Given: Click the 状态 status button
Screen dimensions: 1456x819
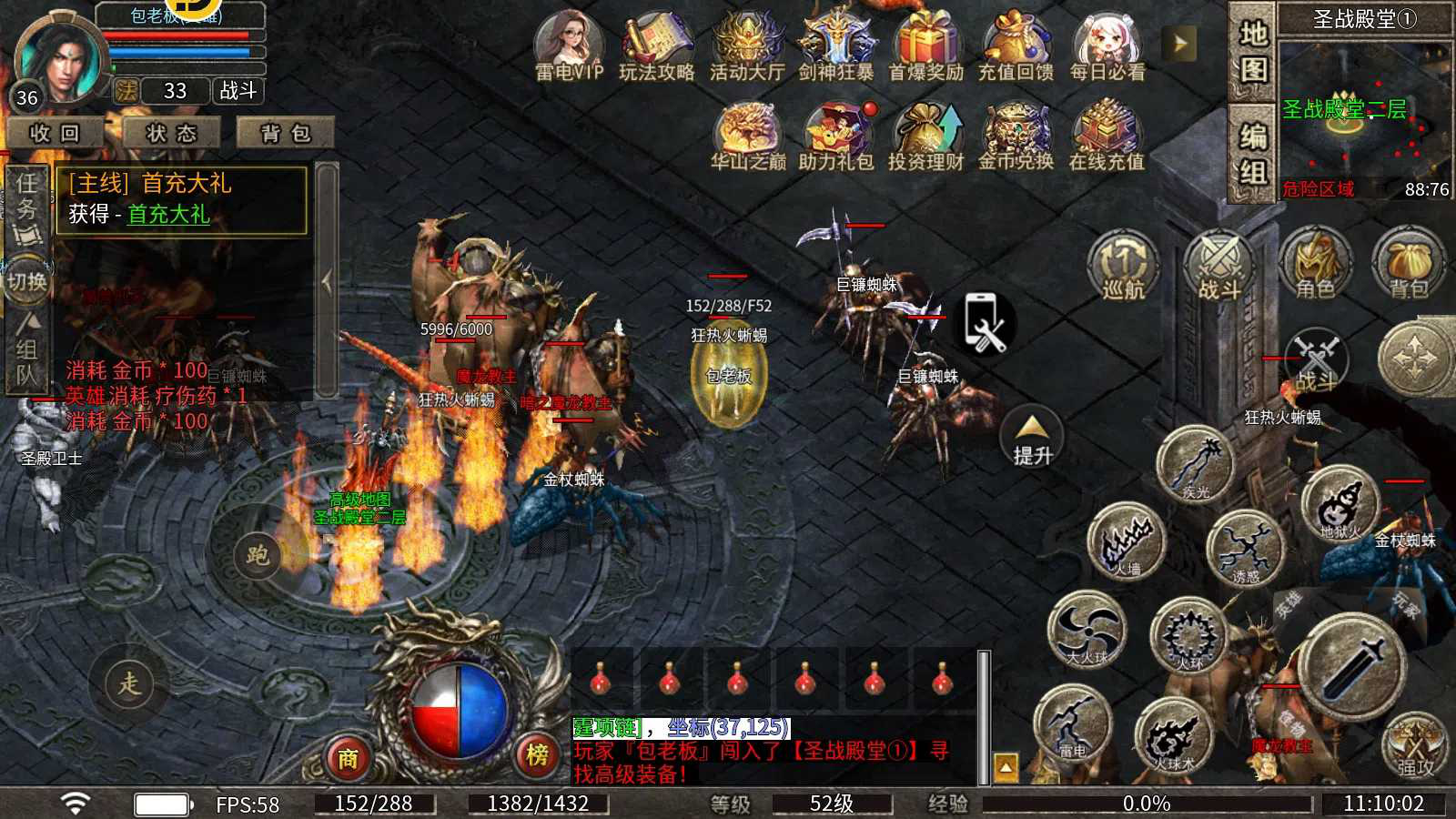Looking at the screenshot, I should tap(171, 133).
